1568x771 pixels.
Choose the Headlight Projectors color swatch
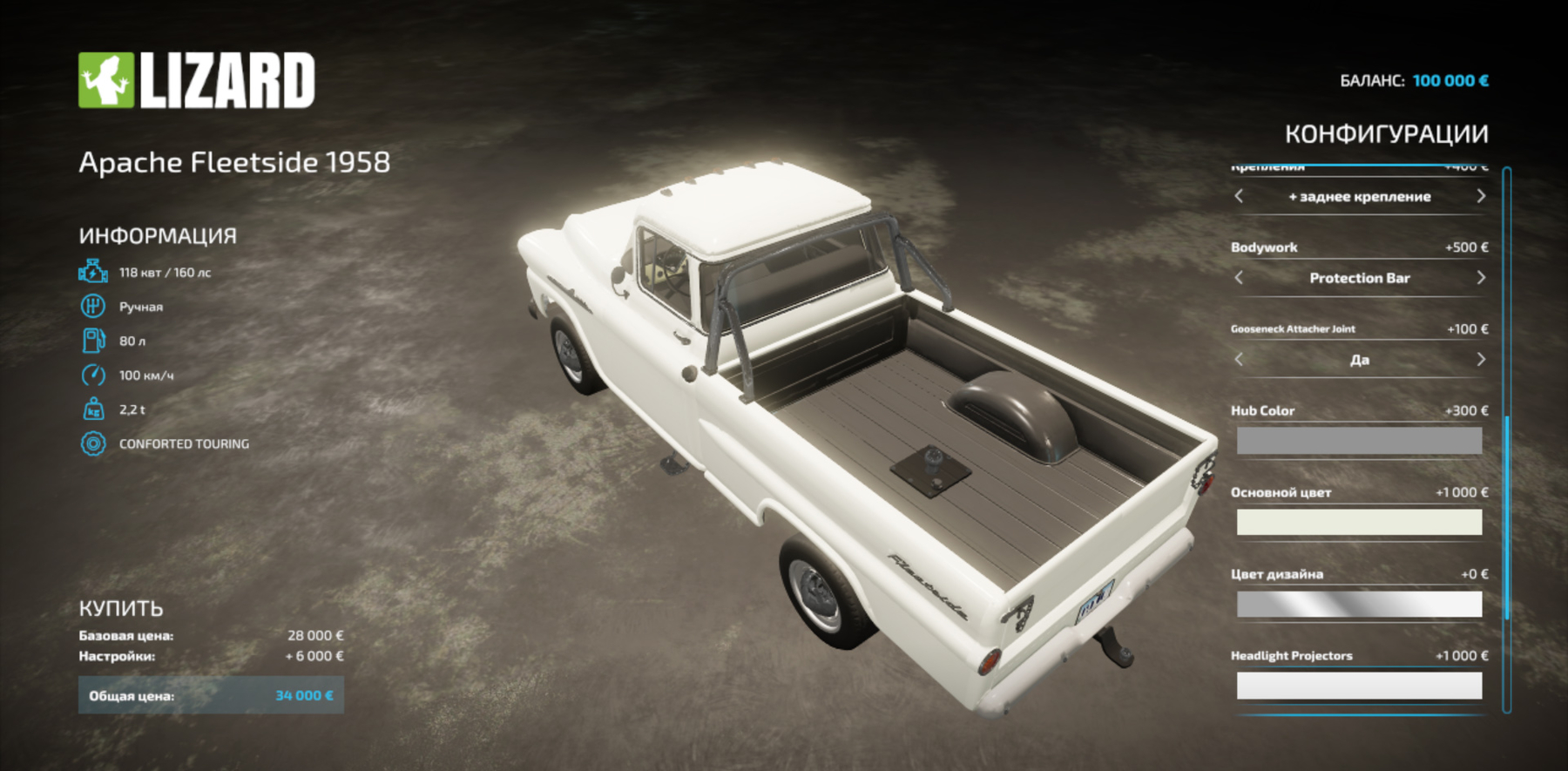pyautogui.click(x=1359, y=685)
